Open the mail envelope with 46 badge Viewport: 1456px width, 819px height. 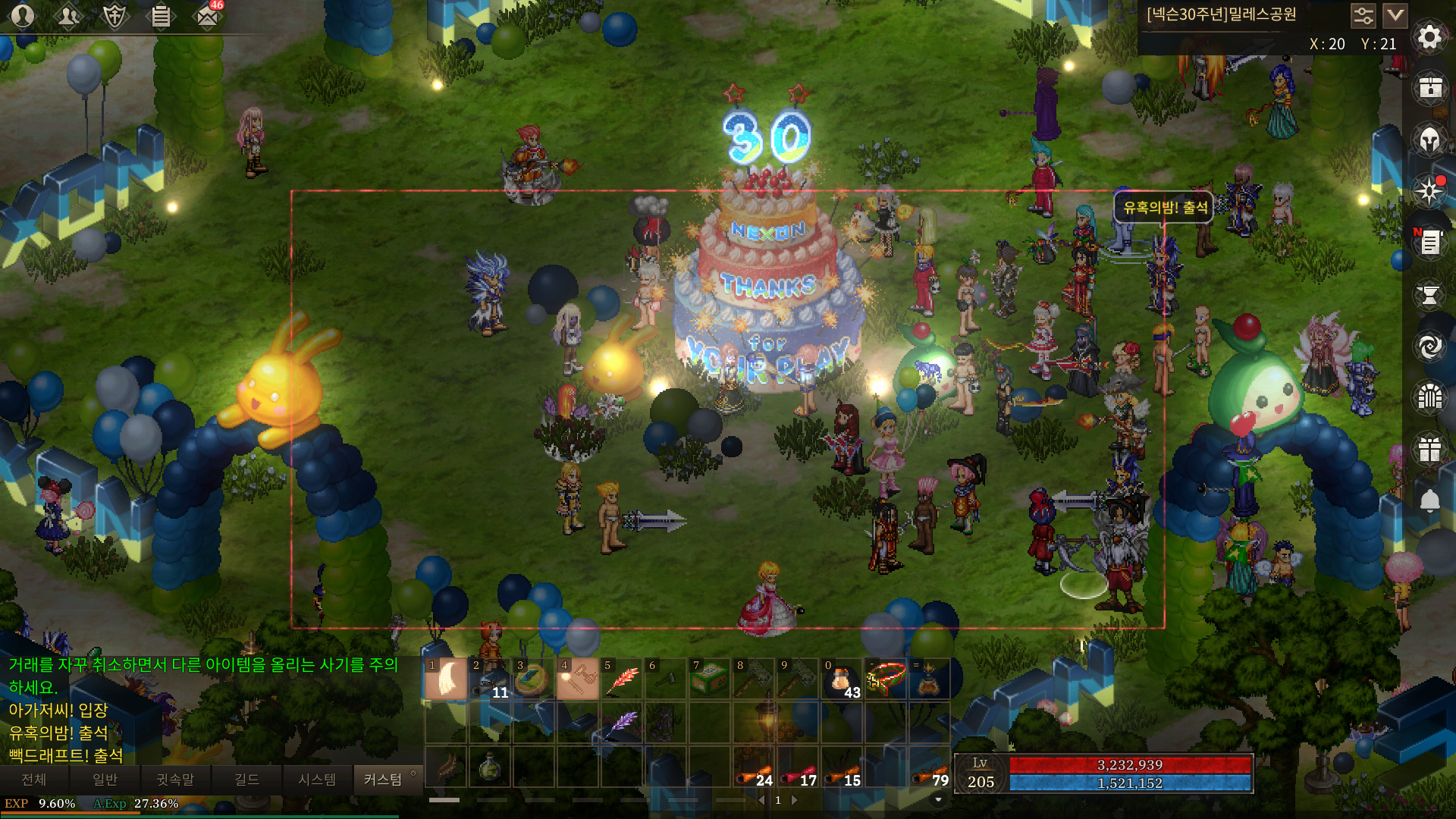point(206,15)
